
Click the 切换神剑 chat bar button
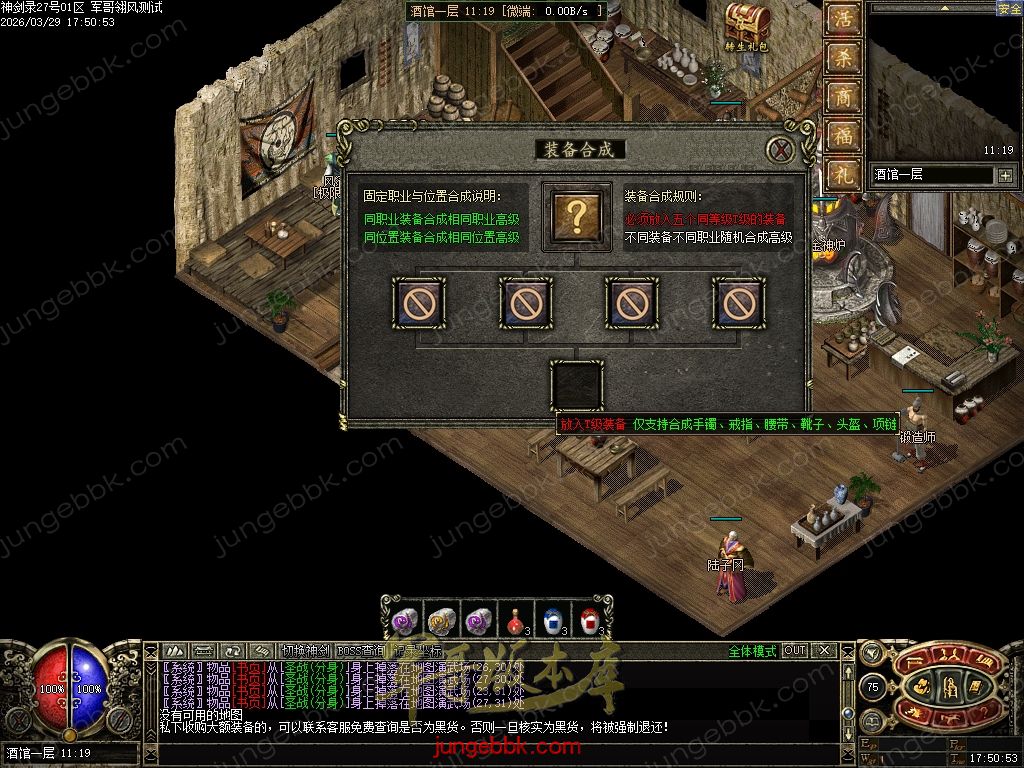(x=305, y=651)
